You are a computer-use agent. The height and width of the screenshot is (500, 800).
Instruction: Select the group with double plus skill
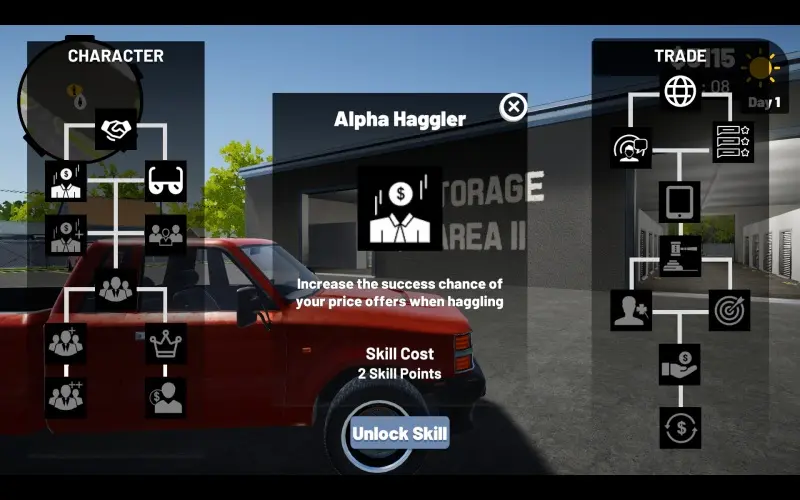pyautogui.click(x=66, y=397)
